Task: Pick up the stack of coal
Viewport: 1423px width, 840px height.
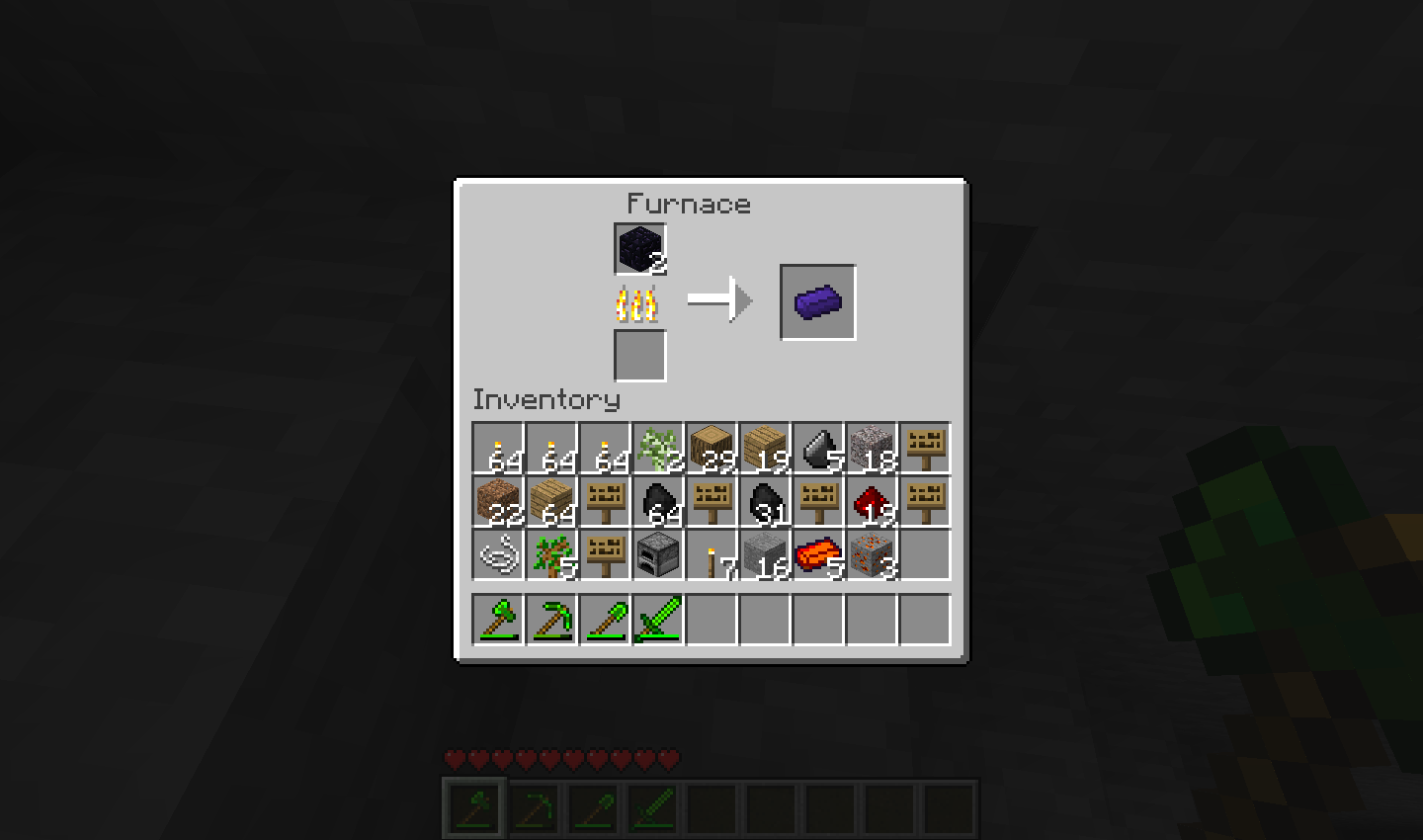Action: pos(657,502)
